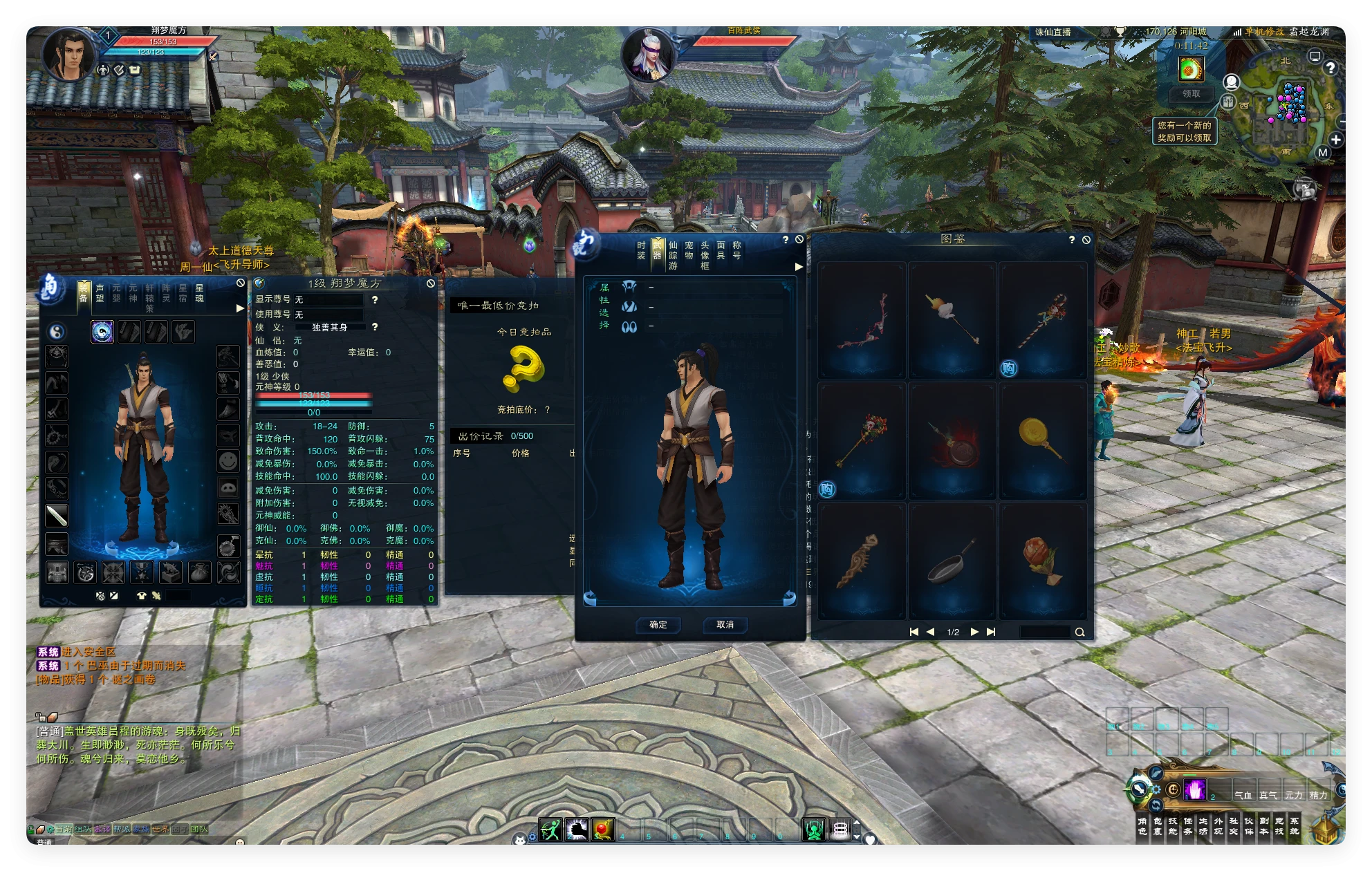Screen dimensions: 1372x871
Task: Cancel with the 取消 button
Action: point(725,625)
